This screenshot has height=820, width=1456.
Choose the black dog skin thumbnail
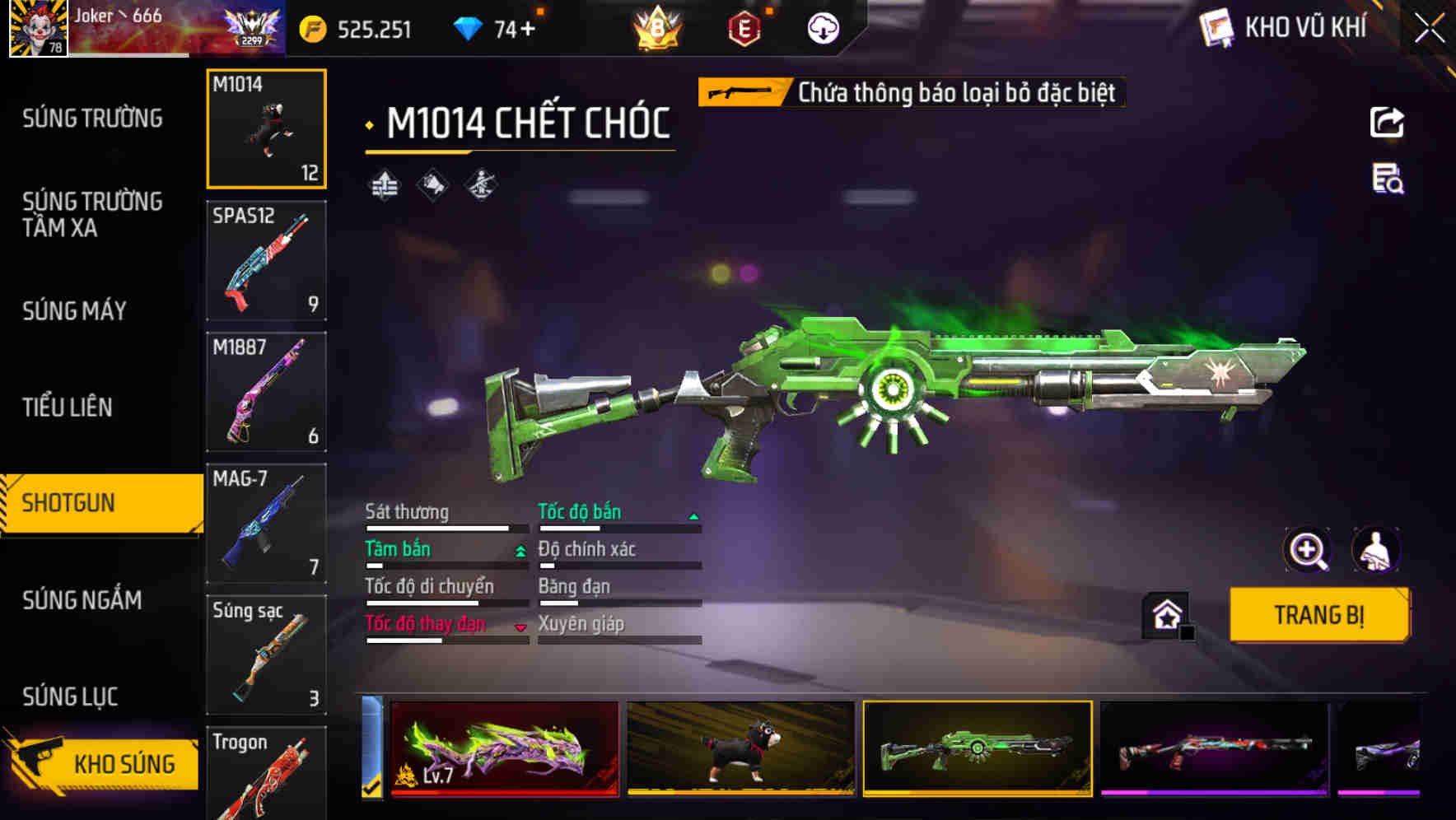740,749
